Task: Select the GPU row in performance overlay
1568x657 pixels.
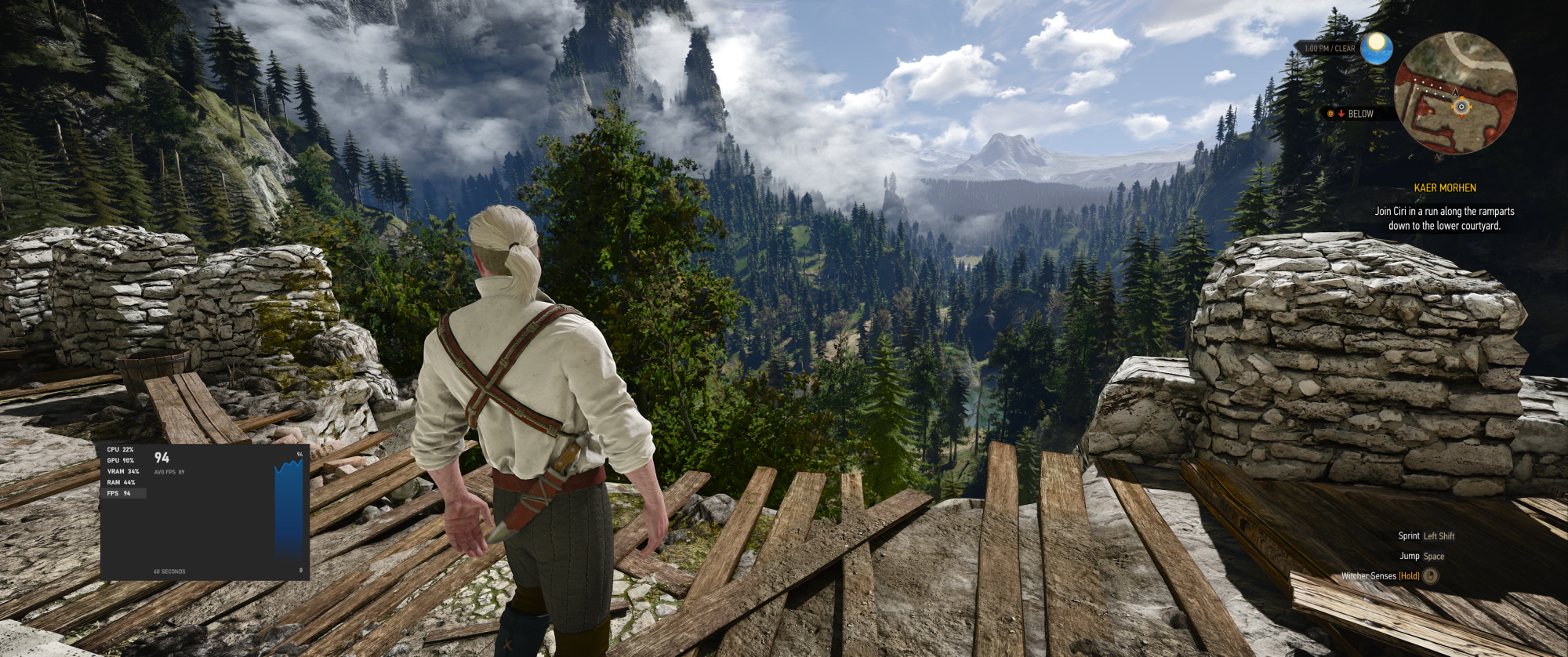Action: pos(121,460)
